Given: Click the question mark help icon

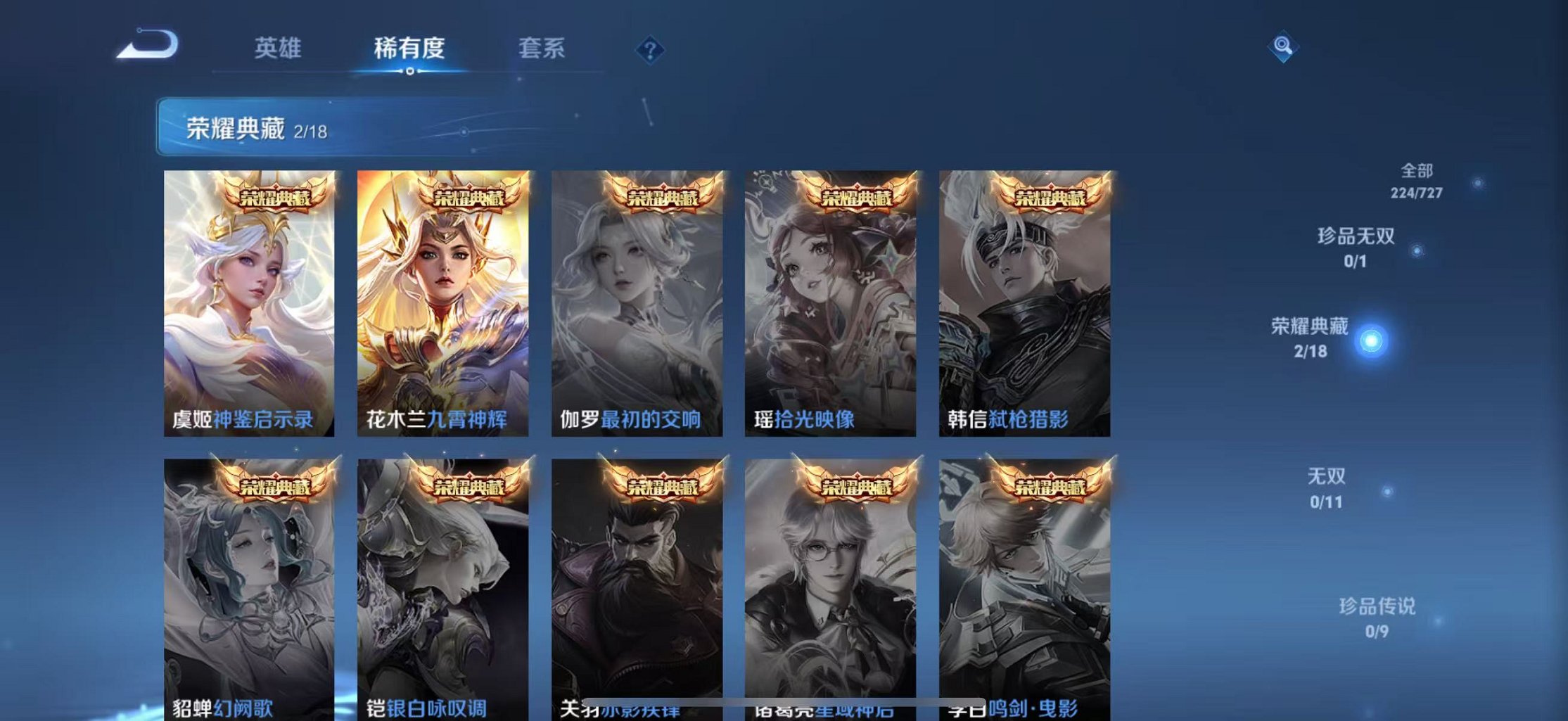Looking at the screenshot, I should pos(651,49).
